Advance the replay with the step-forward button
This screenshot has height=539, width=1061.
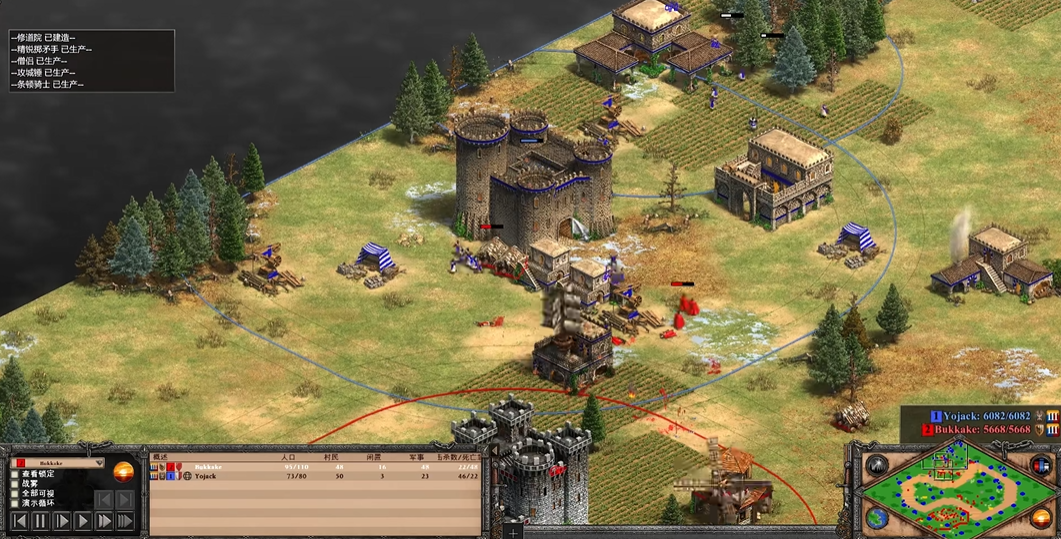coord(62,521)
